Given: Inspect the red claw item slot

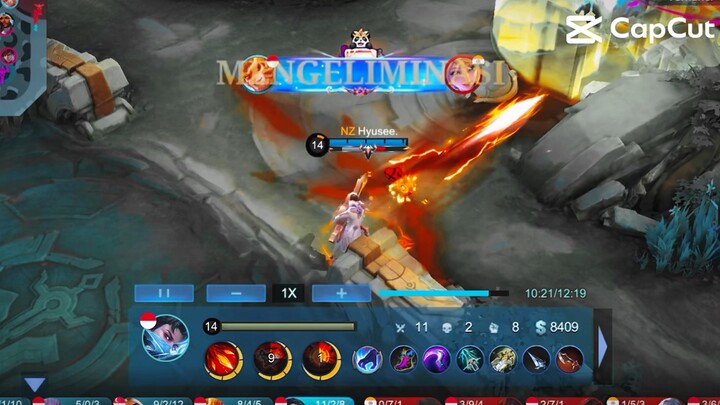Looking at the screenshot, I should [569, 360].
